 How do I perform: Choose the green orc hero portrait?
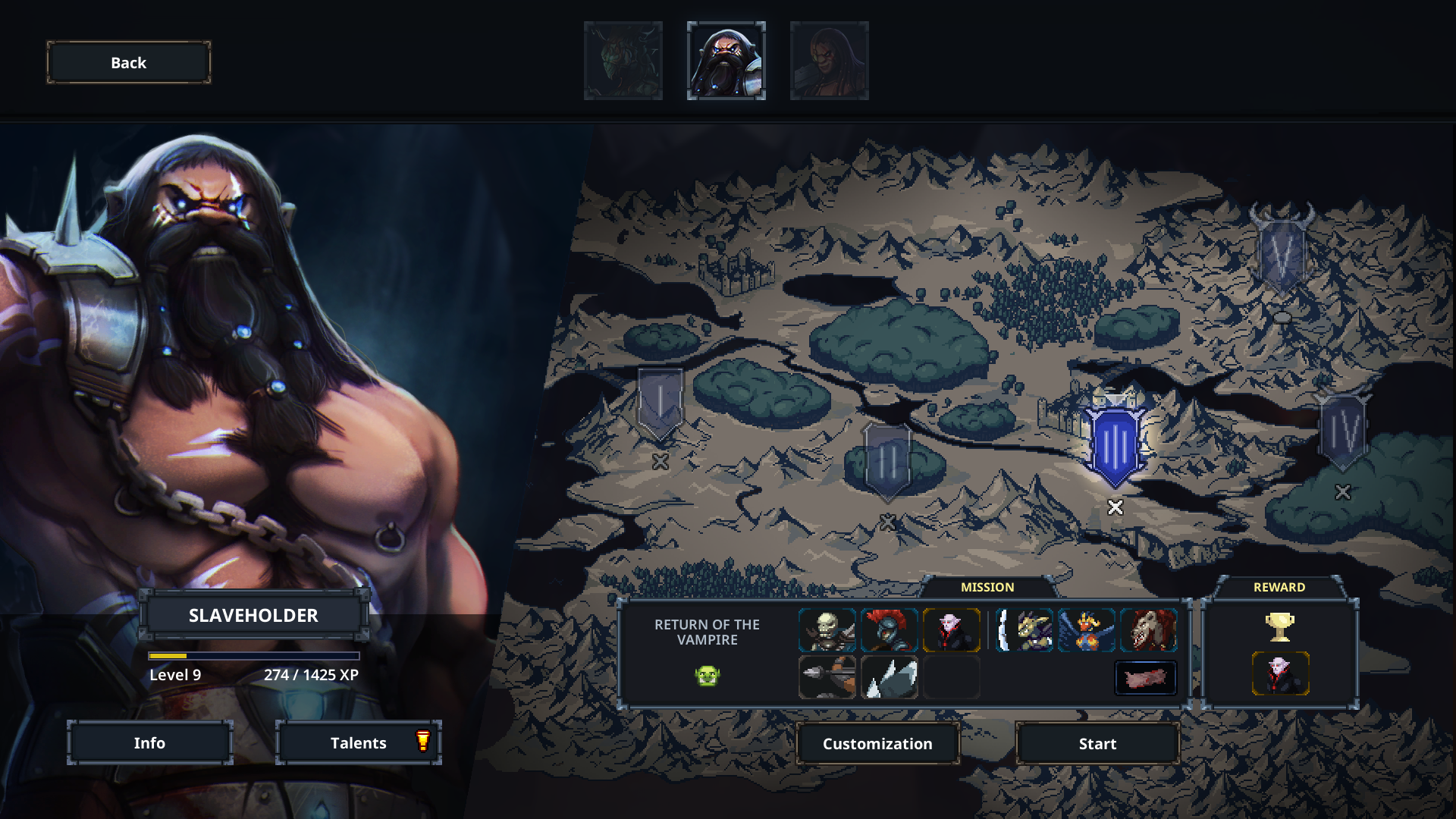click(623, 61)
